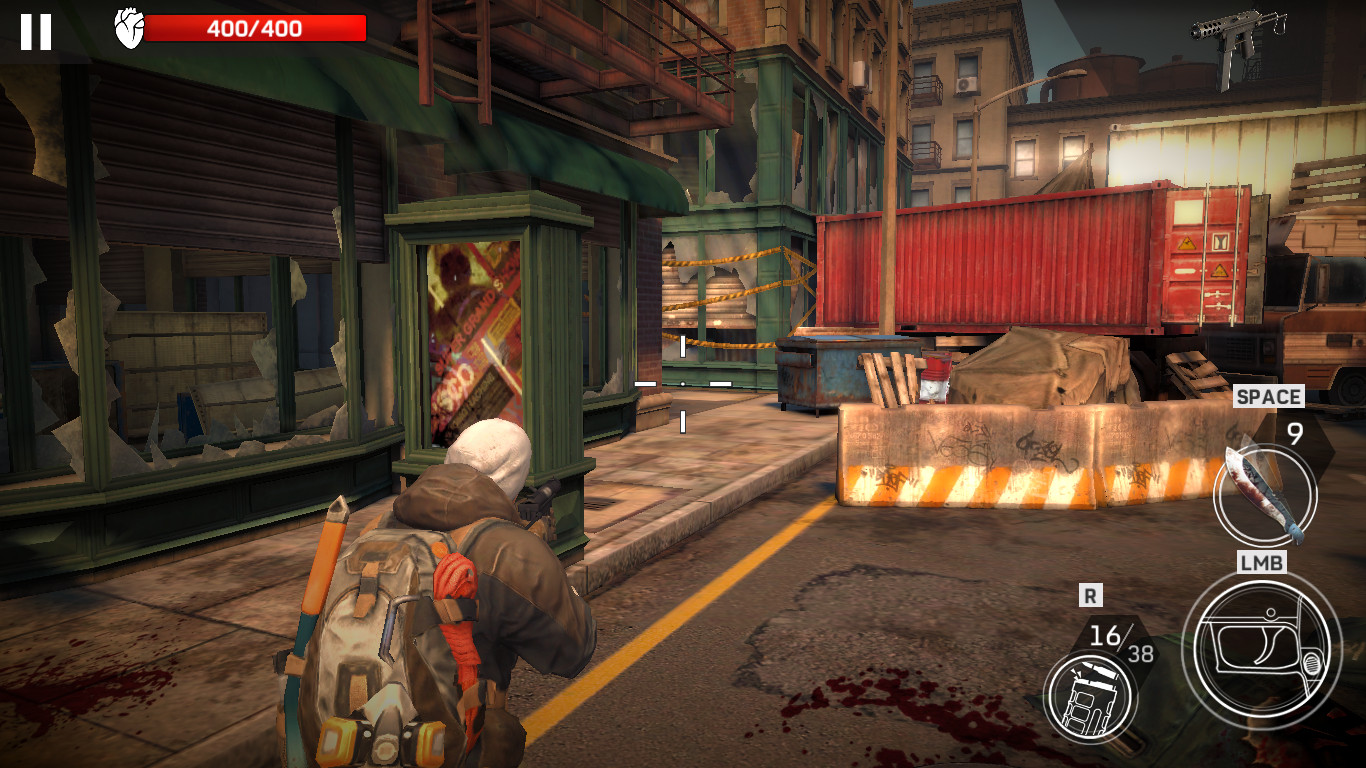Reload using the ammo magazine icon
The height and width of the screenshot is (768, 1366).
click(x=1089, y=696)
